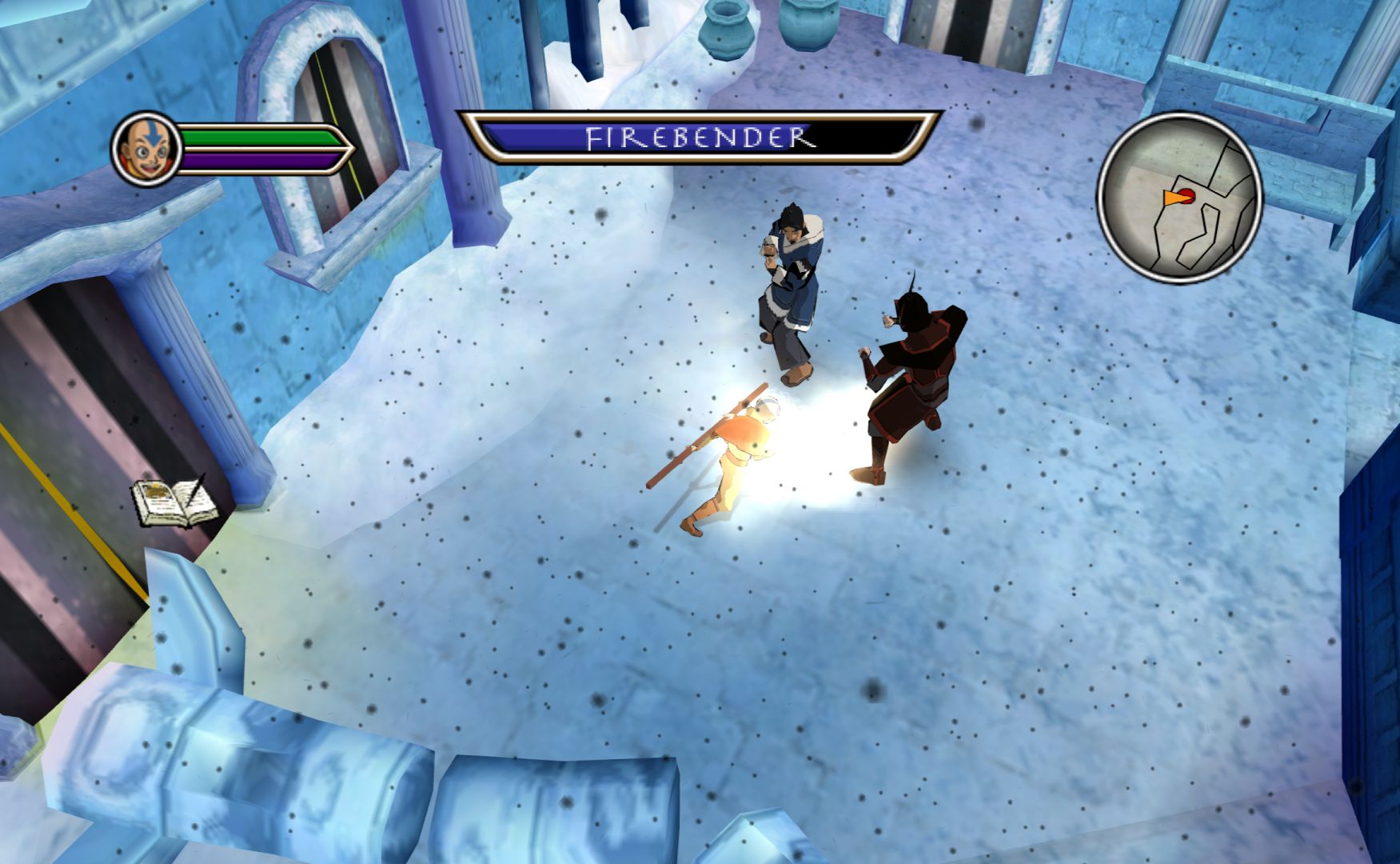This screenshot has width=1400, height=864.
Task: Click the circular minimap
Action: coord(1179,198)
